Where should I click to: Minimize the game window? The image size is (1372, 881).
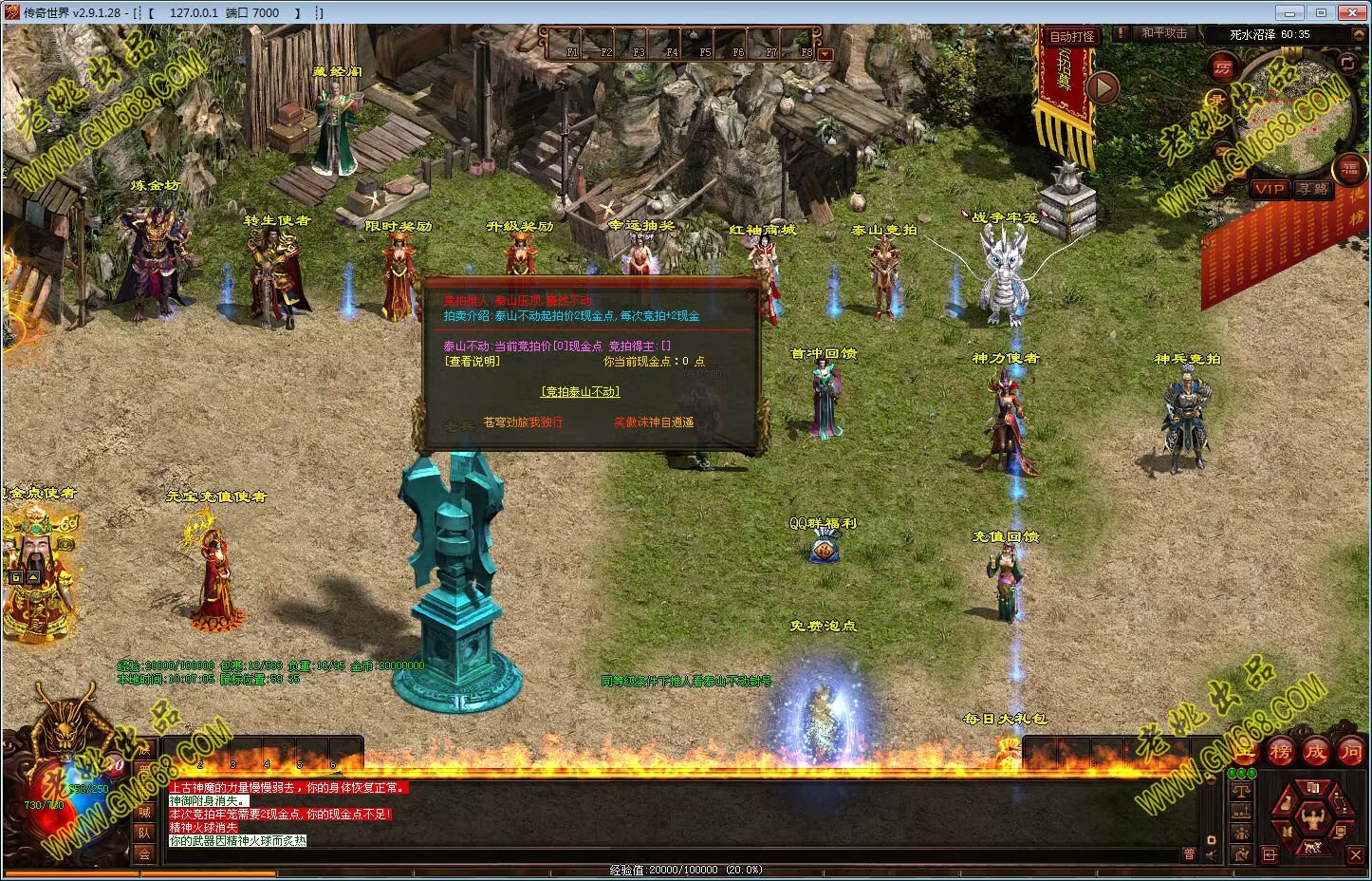point(1288,12)
